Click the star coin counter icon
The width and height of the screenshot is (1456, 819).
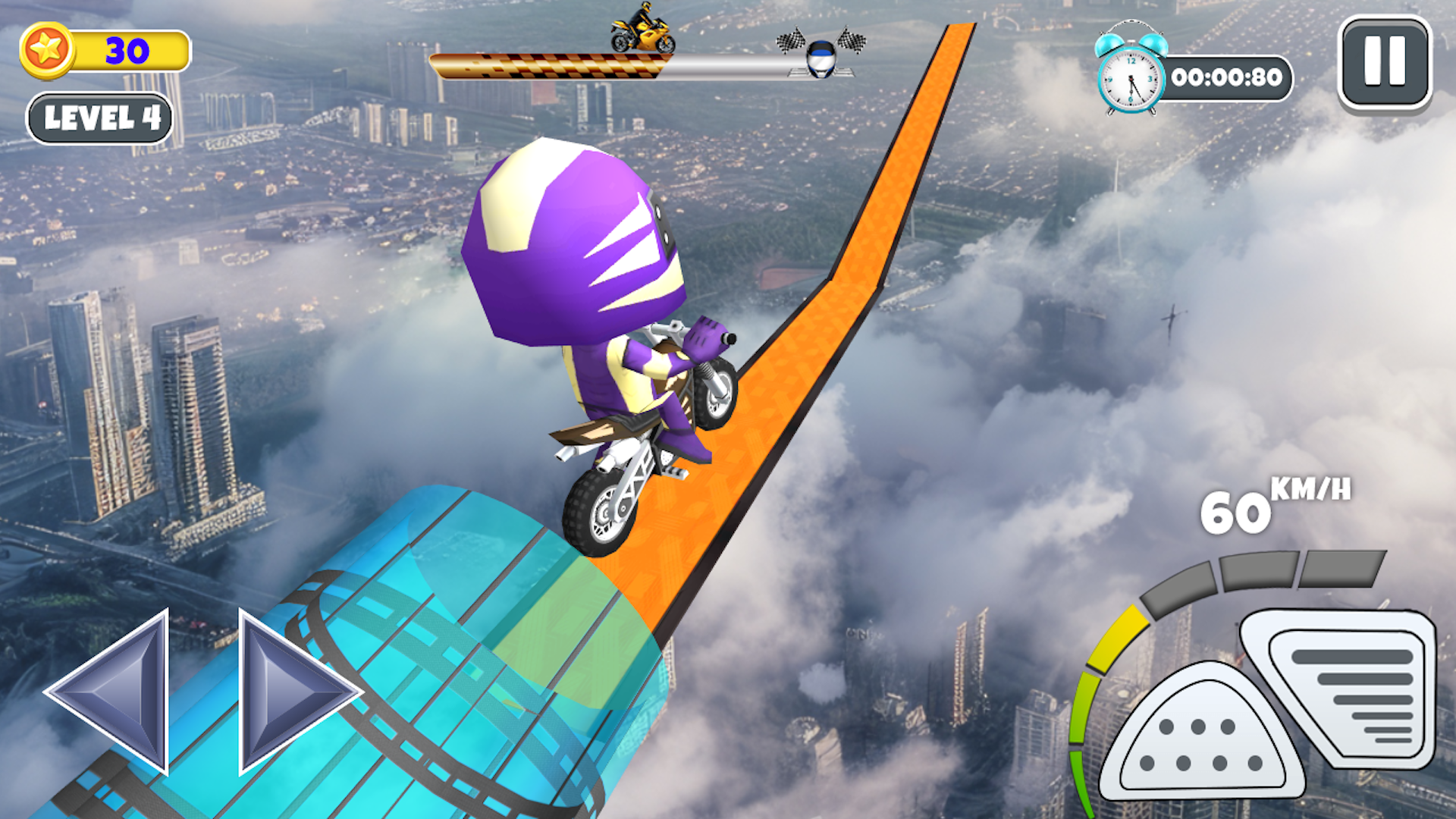click(47, 50)
